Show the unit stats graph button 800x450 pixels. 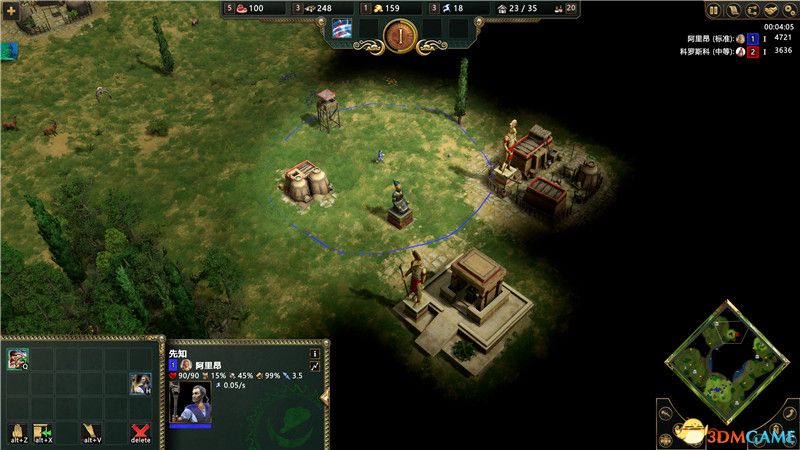314,367
